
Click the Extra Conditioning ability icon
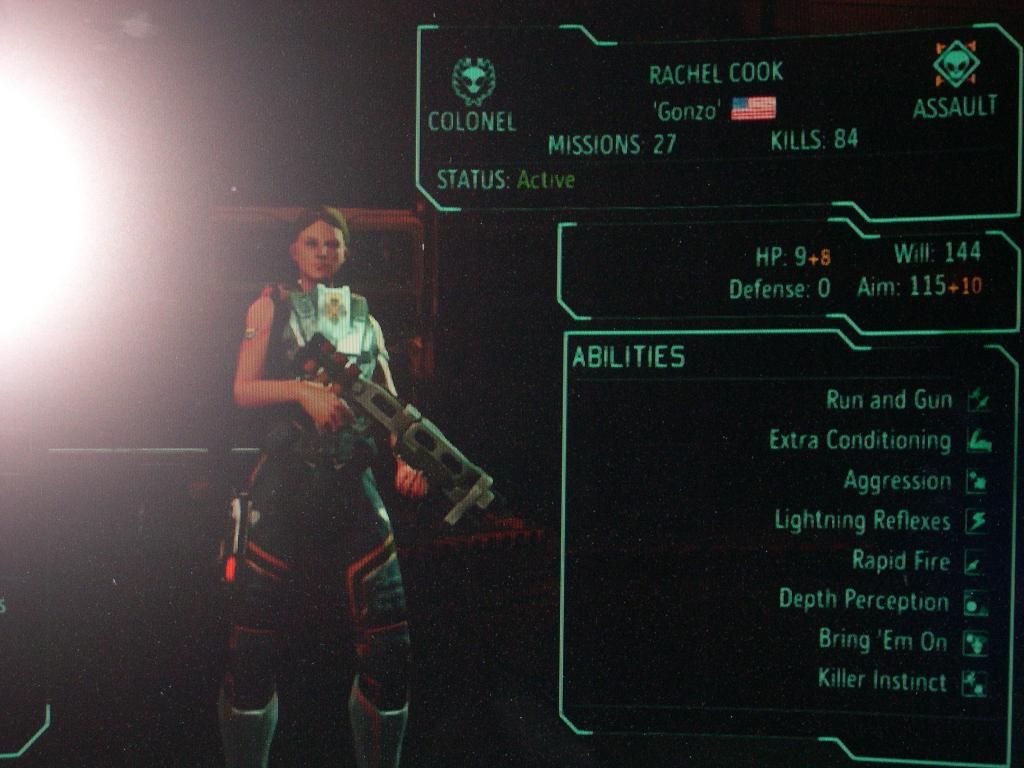(x=978, y=441)
